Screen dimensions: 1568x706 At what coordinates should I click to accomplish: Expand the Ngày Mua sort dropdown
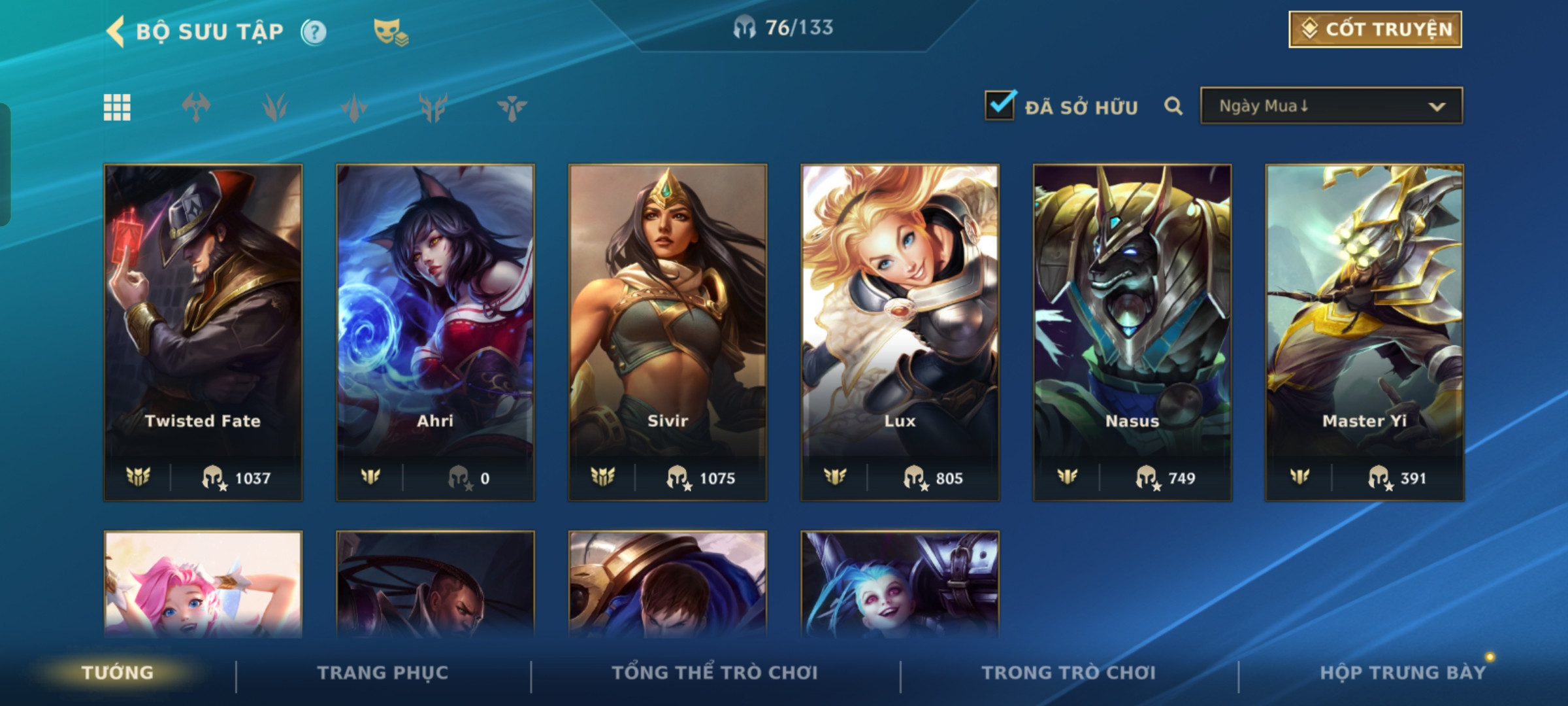point(1331,106)
